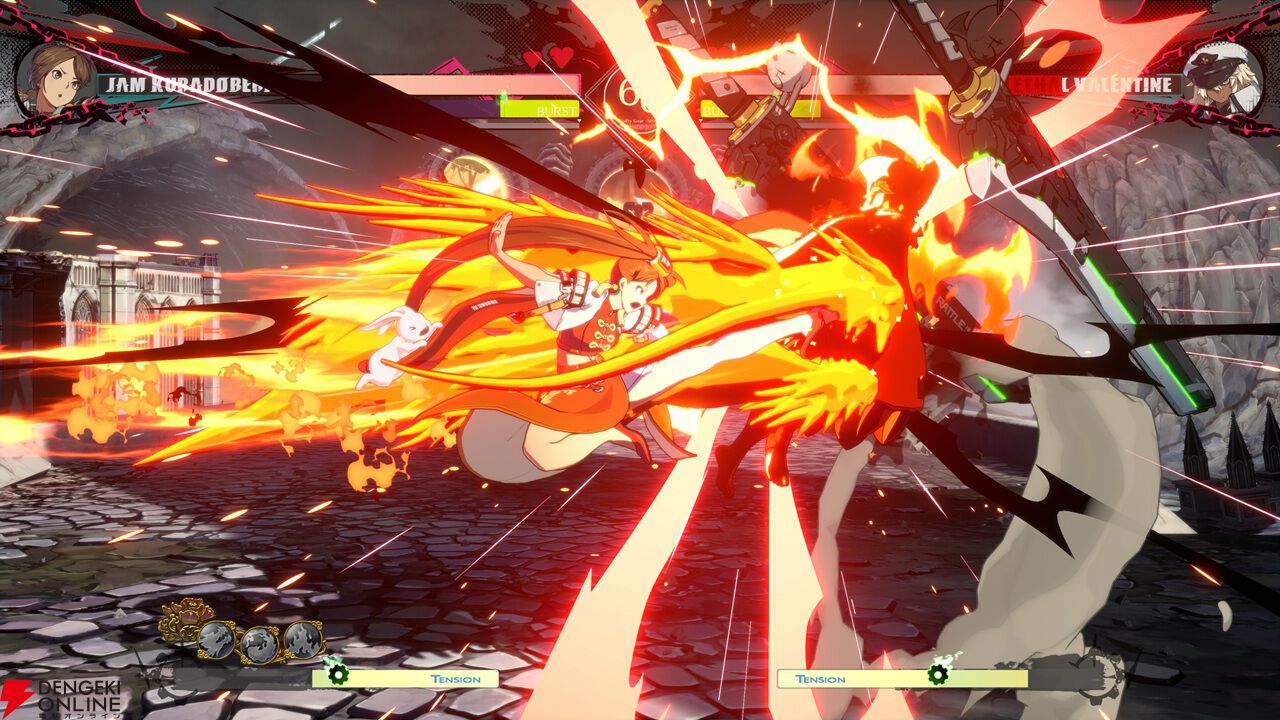Click the heart round-win marker near the timer
The width and height of the screenshot is (1280, 720).
(x=533, y=57)
